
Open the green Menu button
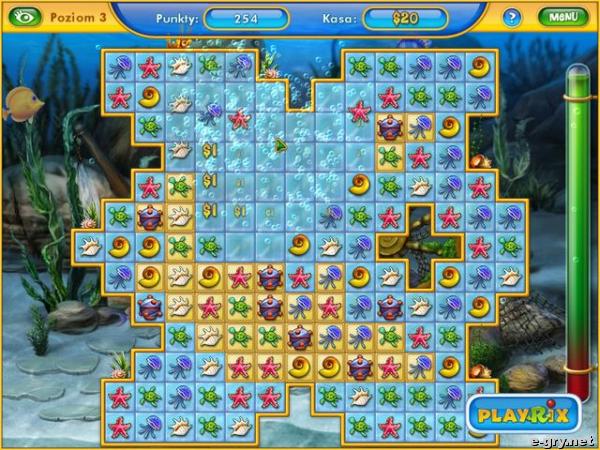[x=561, y=17]
